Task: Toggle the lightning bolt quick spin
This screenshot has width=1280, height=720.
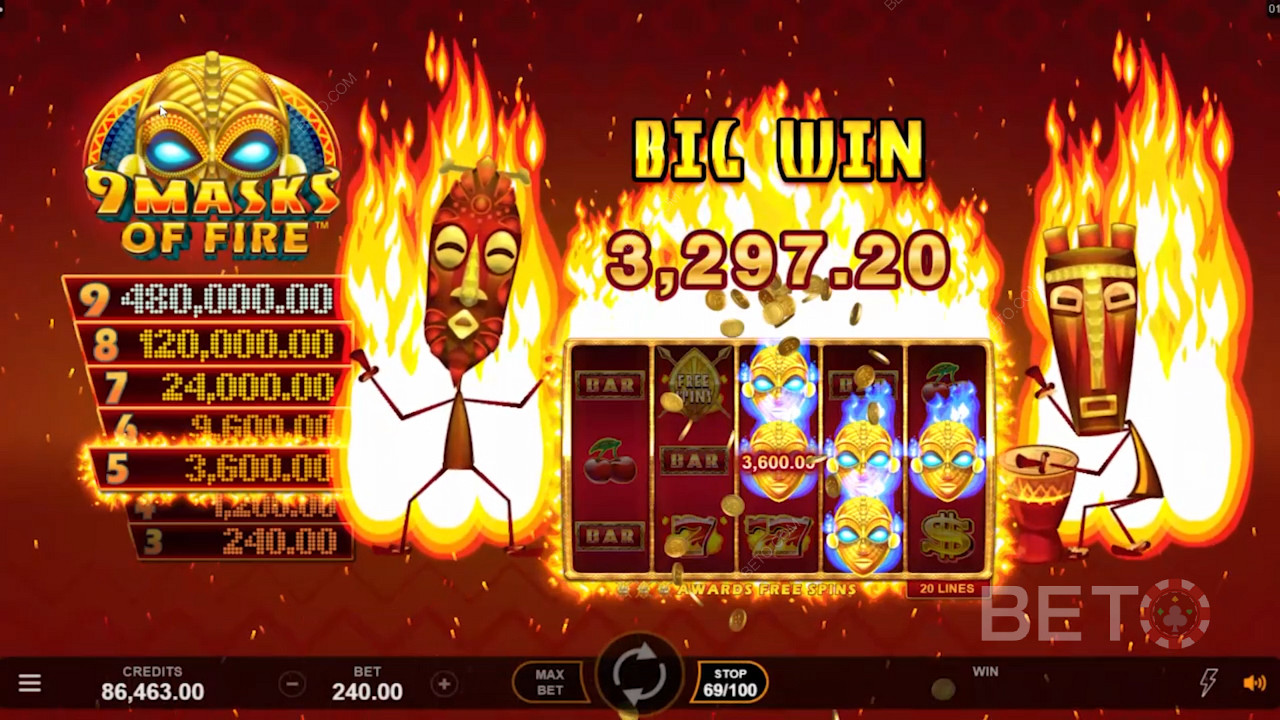Action: point(1208,683)
